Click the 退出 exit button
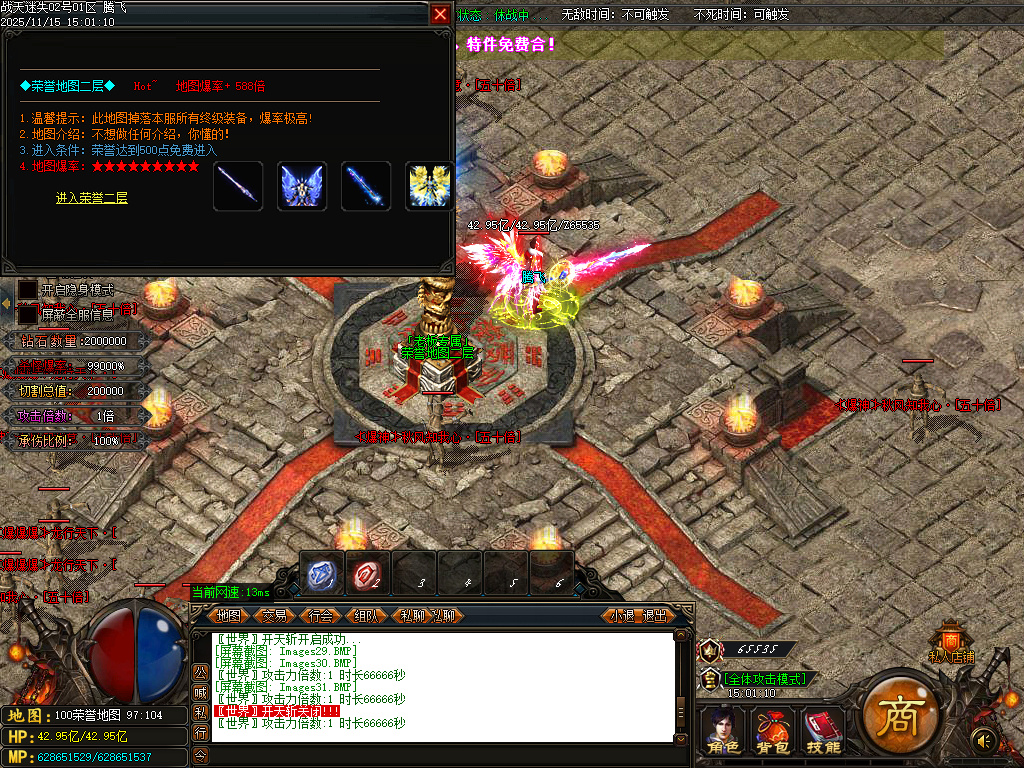Image resolution: width=1024 pixels, height=768 pixels. 654,616
